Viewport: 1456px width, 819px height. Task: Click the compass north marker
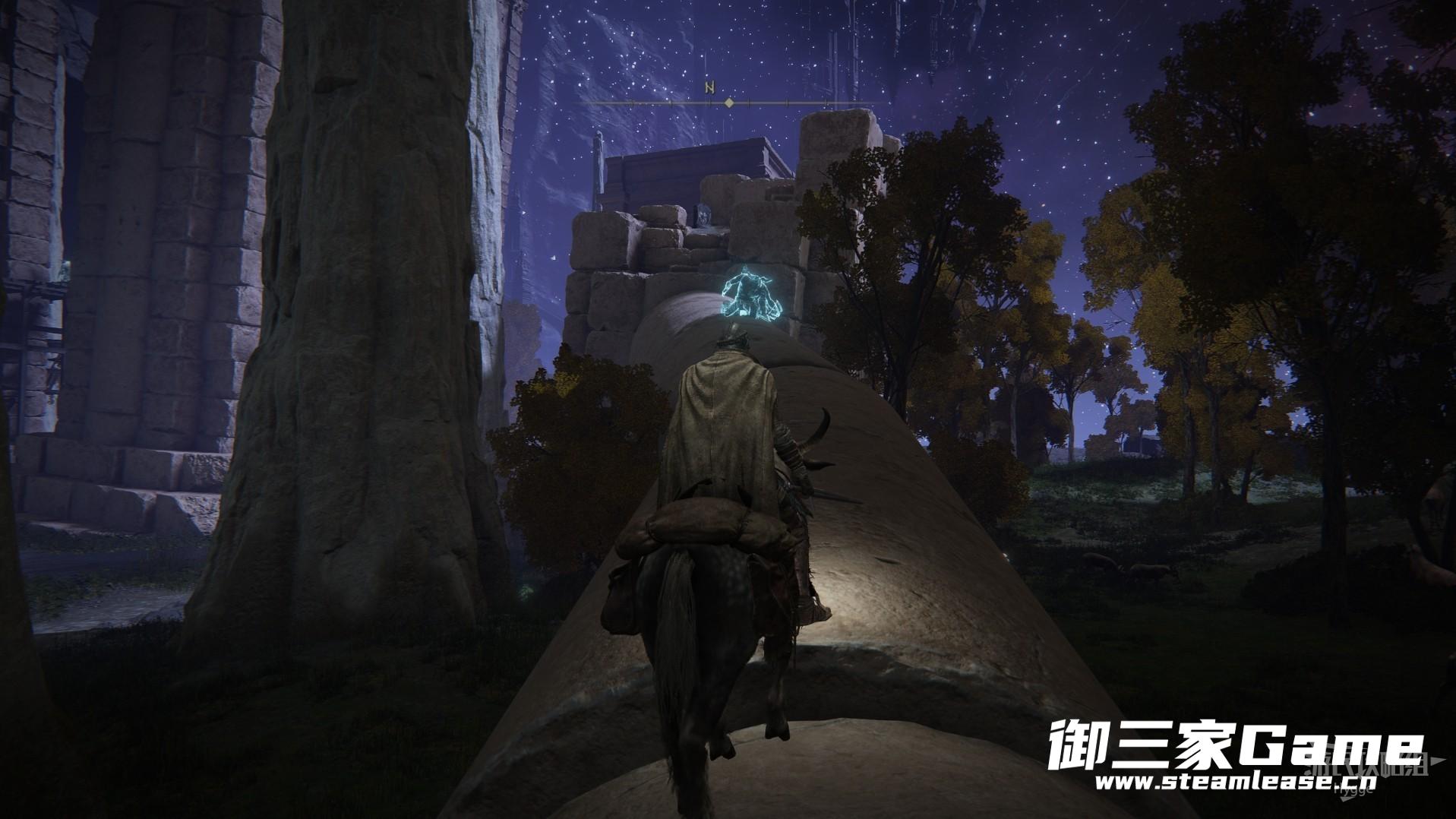click(x=710, y=87)
